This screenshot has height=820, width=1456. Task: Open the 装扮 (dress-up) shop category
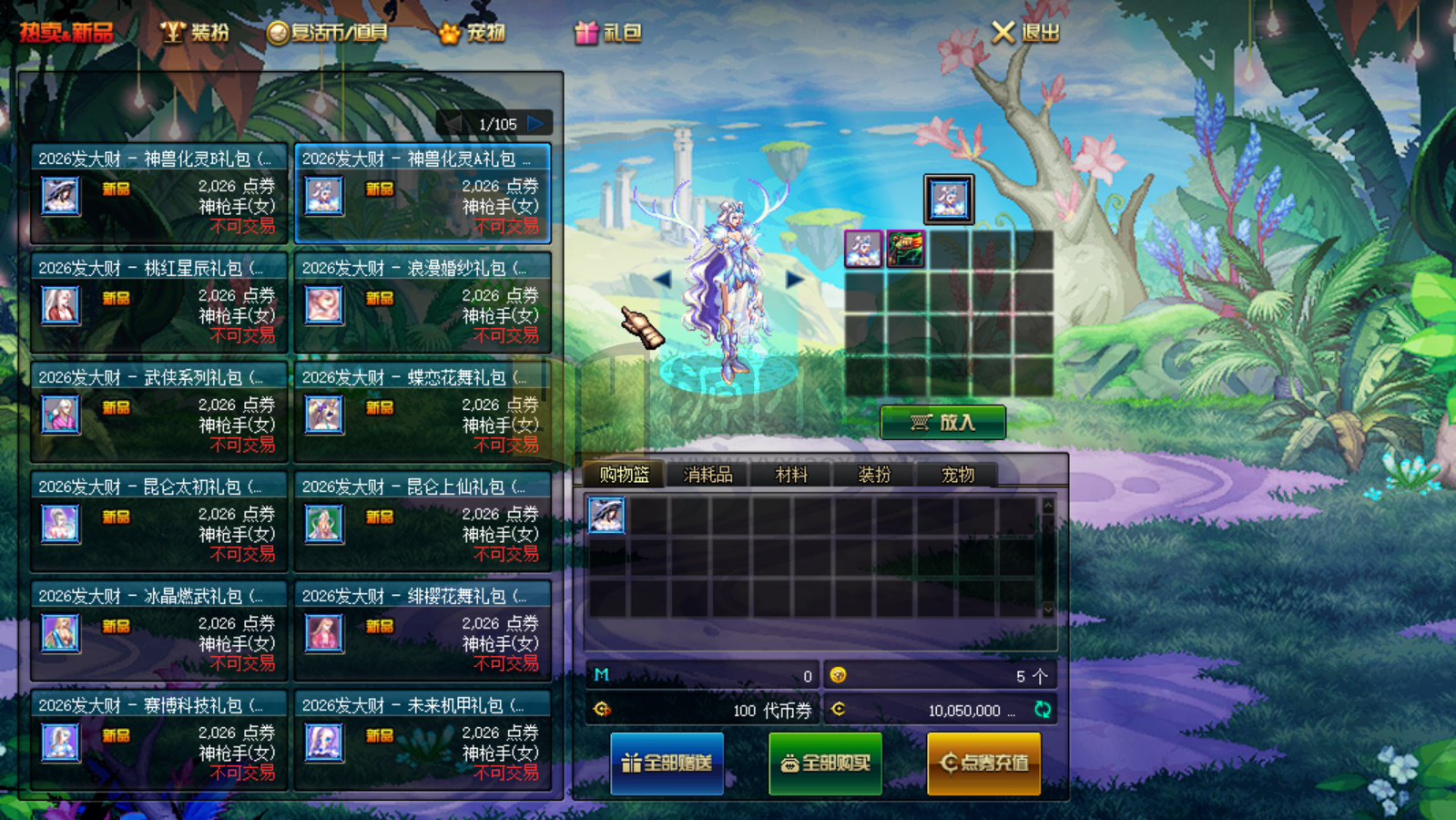(194, 31)
